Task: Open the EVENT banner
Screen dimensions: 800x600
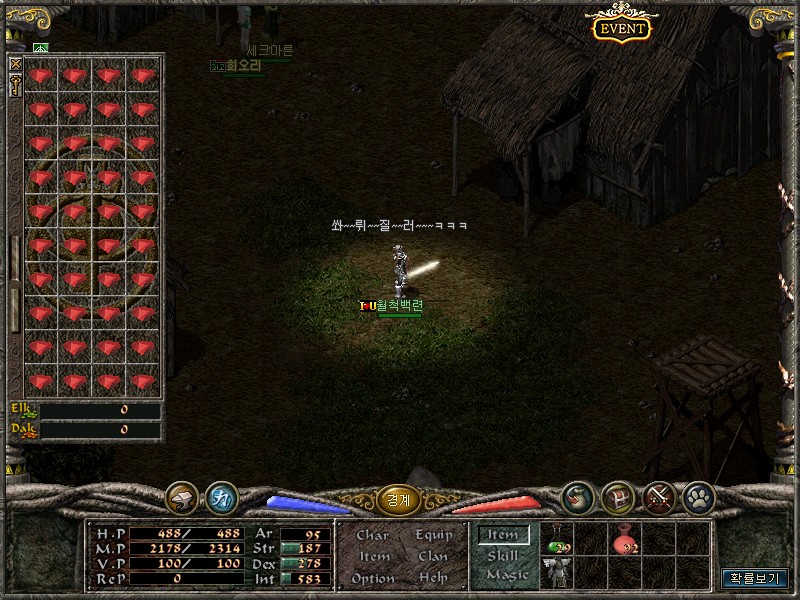Action: (x=621, y=28)
